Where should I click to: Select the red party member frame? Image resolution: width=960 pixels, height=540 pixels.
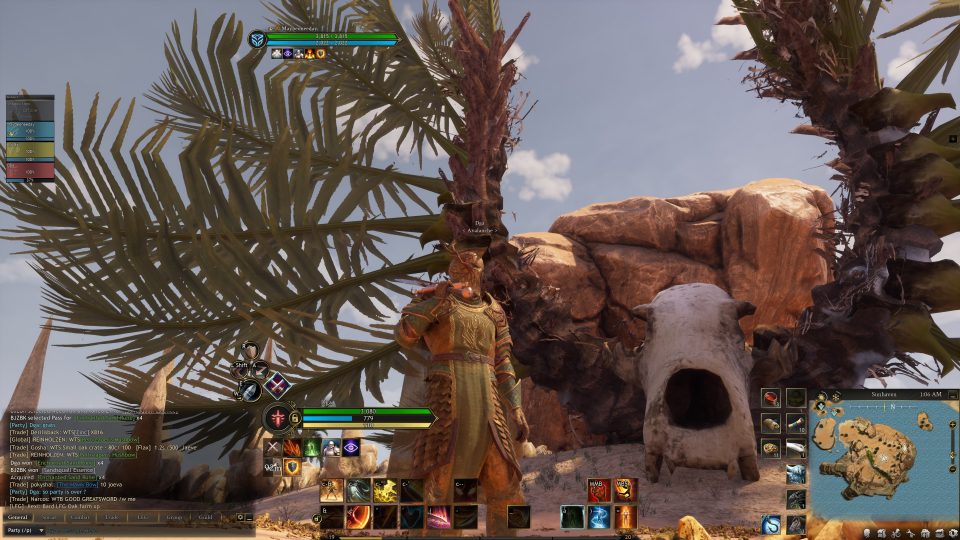coord(30,171)
